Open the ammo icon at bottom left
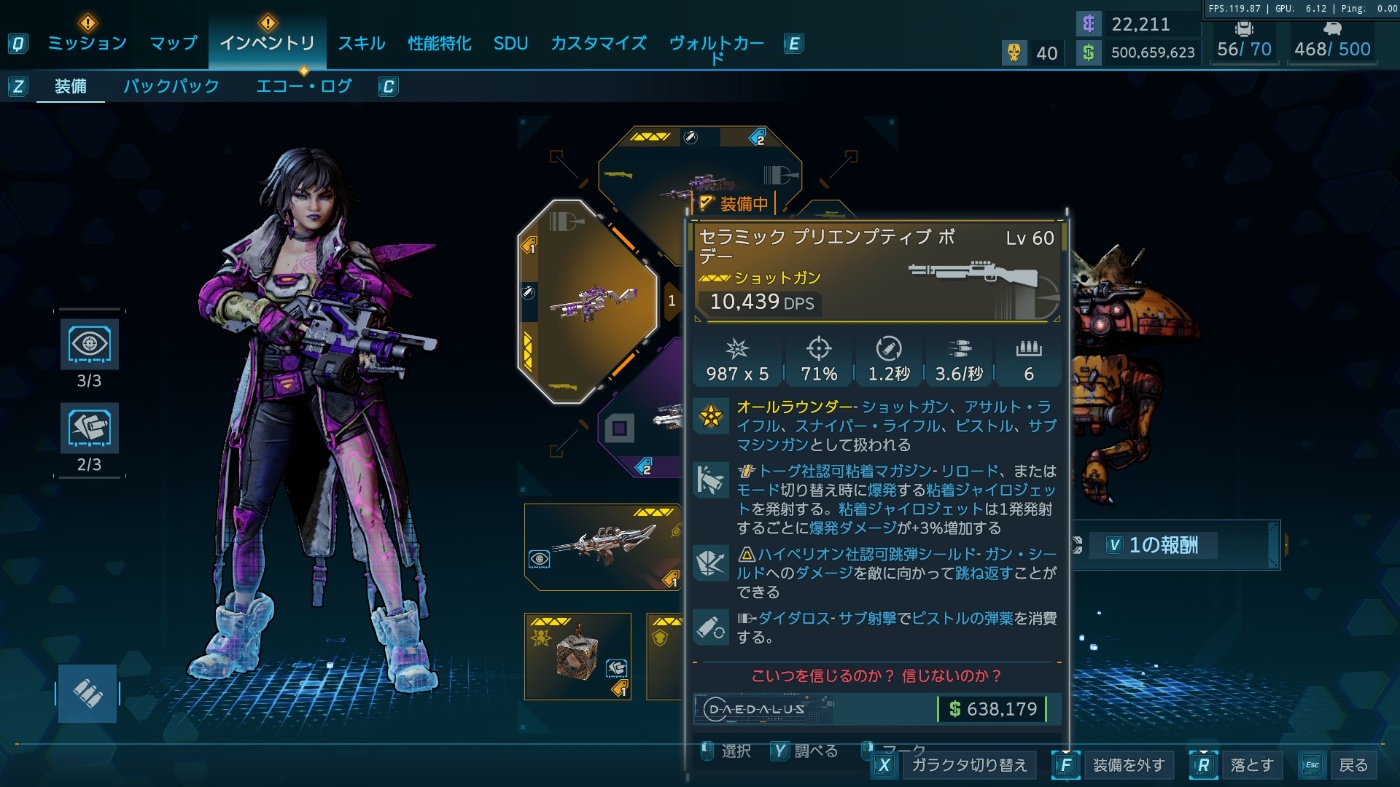Viewport: 1400px width, 787px height. 87,693
